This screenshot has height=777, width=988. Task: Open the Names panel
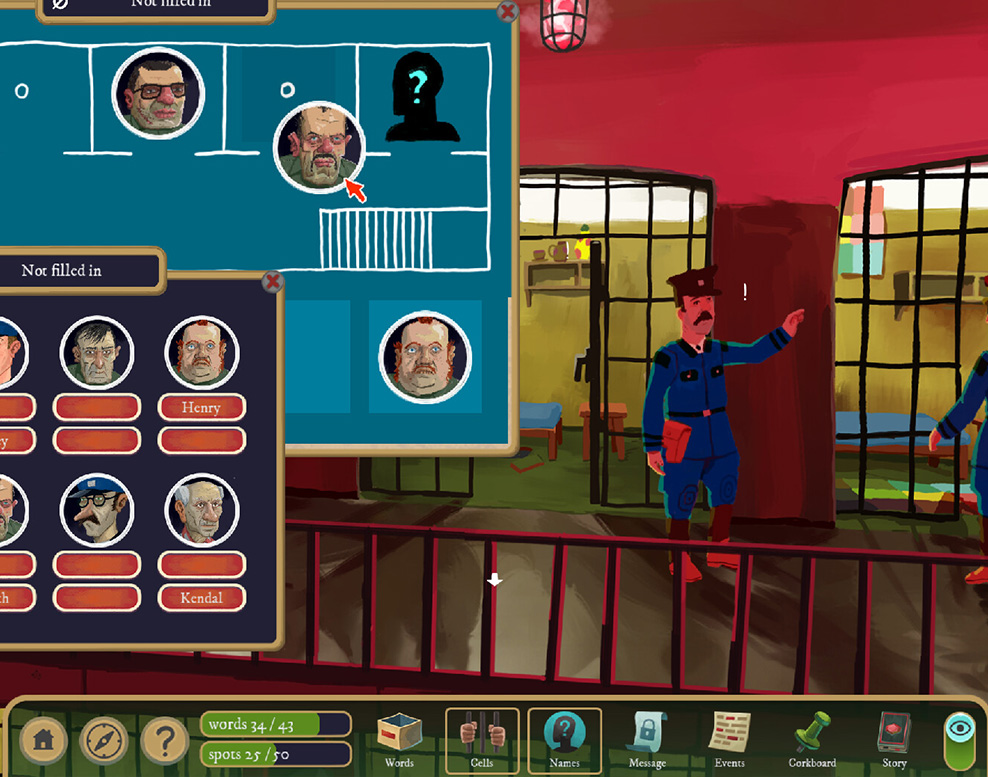564,740
